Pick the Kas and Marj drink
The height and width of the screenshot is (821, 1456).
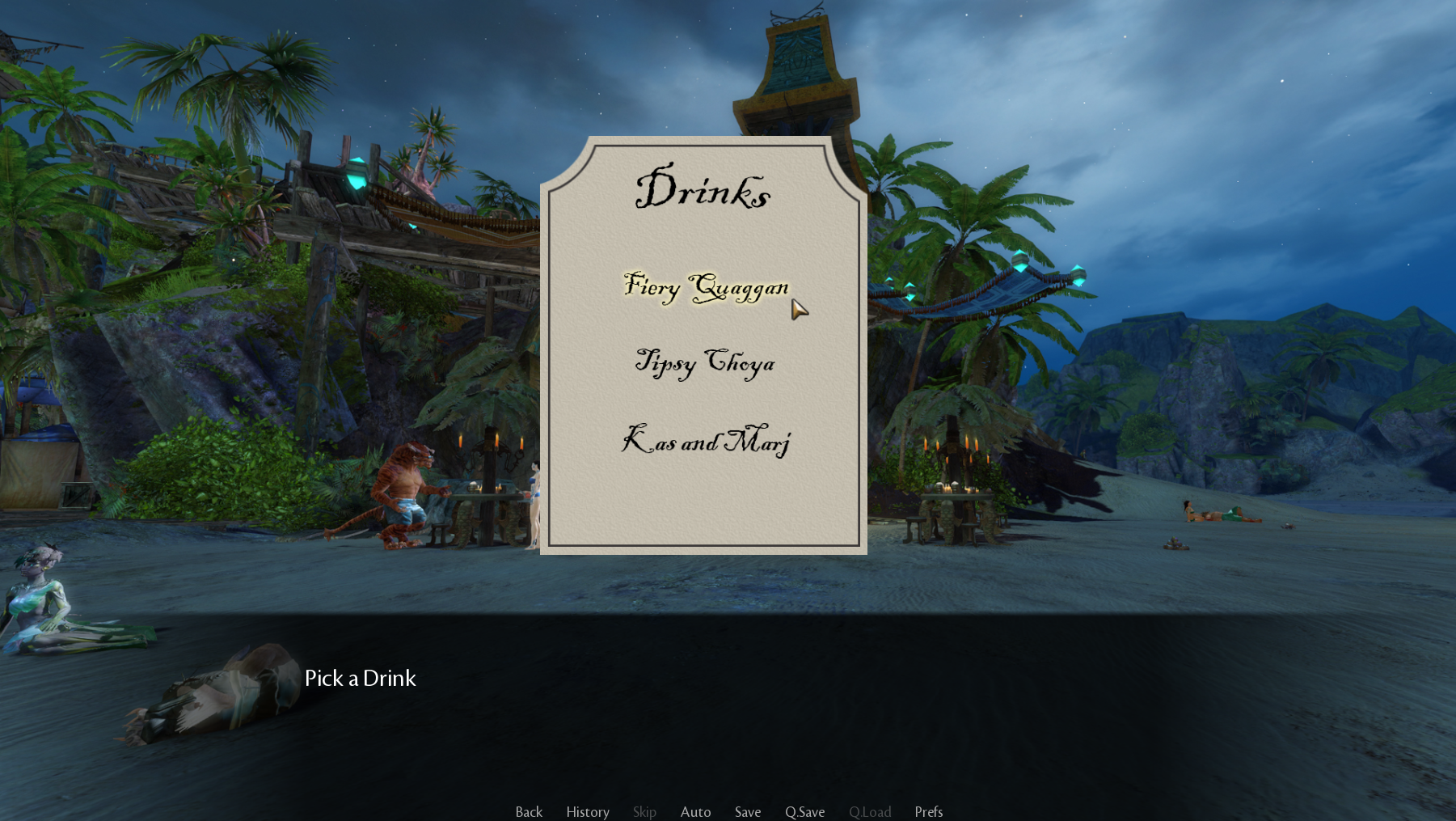click(705, 441)
